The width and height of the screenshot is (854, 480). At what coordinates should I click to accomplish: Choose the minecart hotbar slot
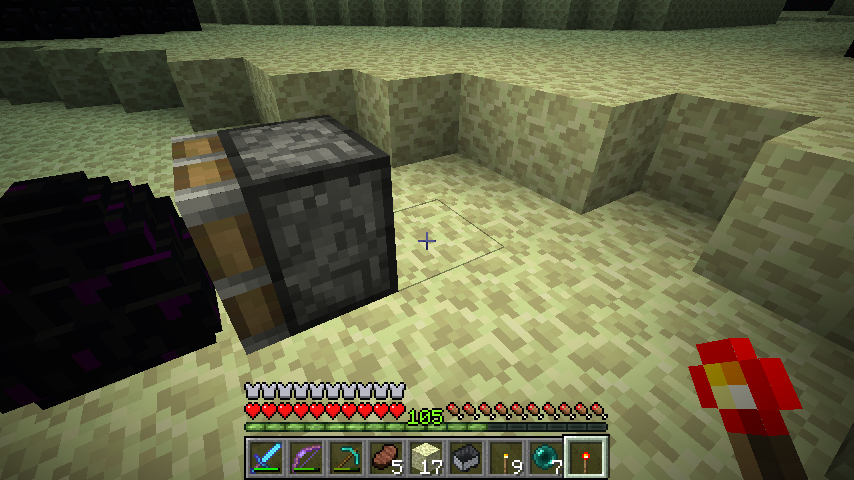[x=464, y=457]
